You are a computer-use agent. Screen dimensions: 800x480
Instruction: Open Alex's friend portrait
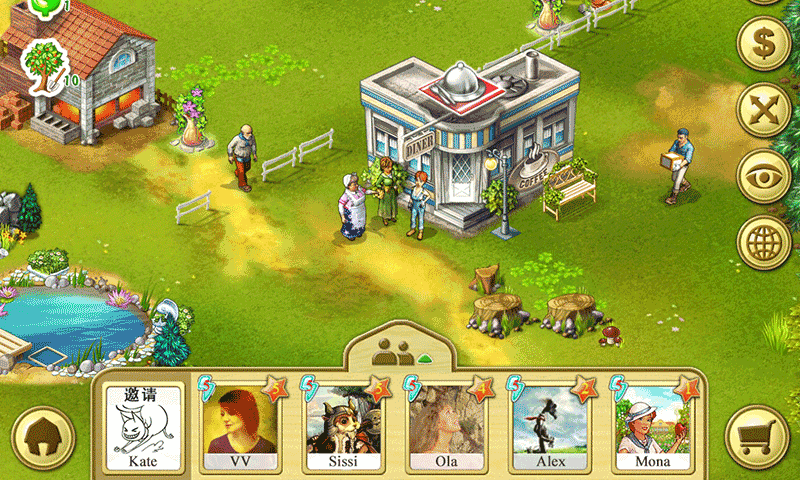click(x=550, y=427)
